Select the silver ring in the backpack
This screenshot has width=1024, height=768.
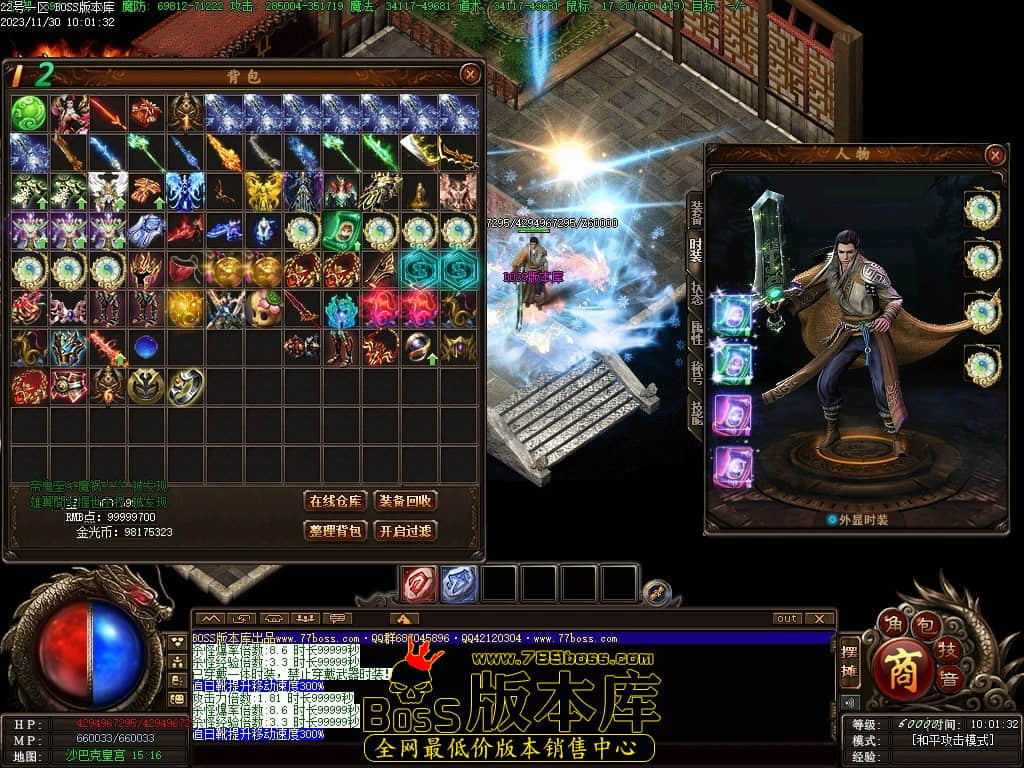[185, 386]
